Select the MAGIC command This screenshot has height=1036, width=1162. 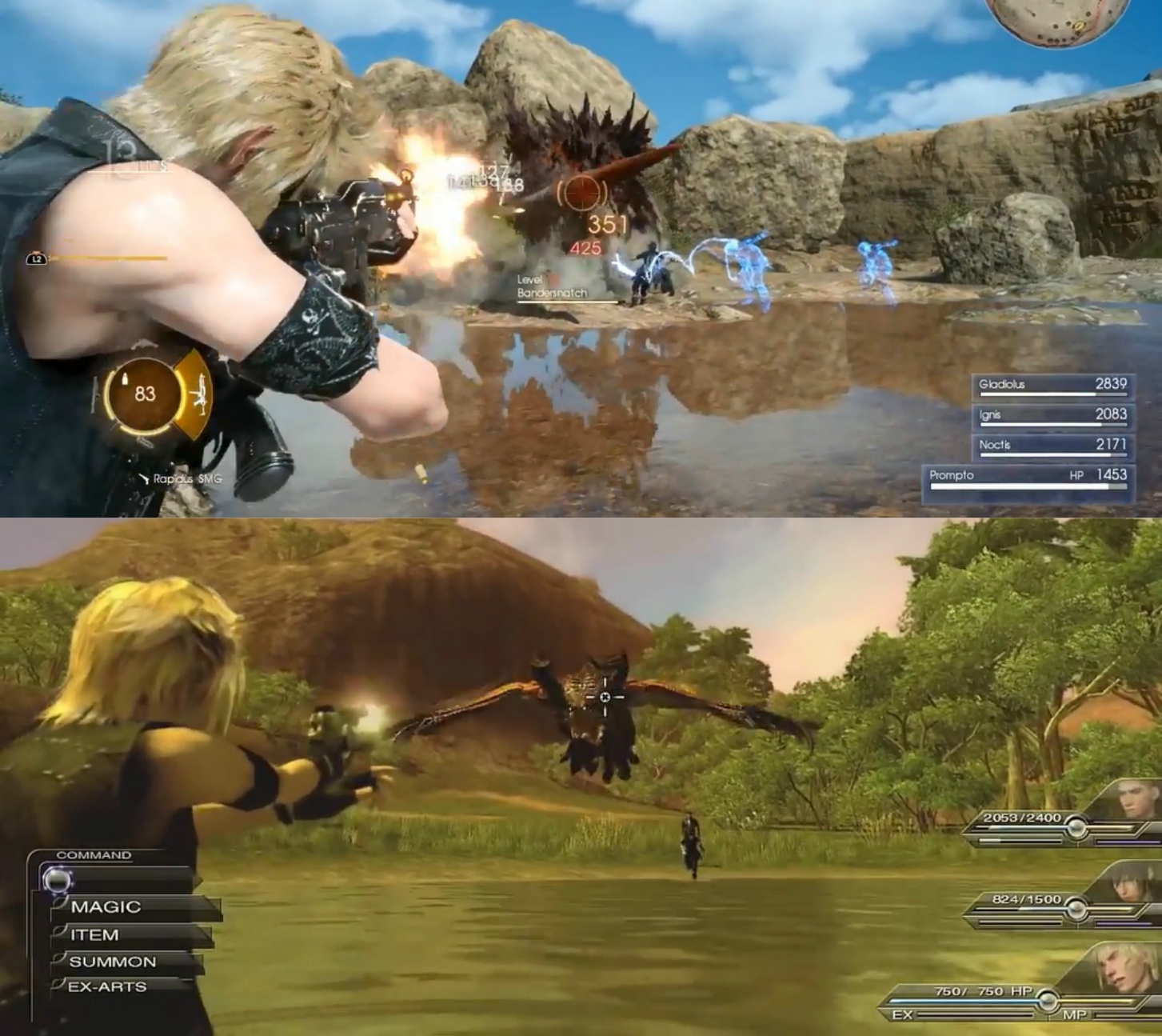click(104, 906)
